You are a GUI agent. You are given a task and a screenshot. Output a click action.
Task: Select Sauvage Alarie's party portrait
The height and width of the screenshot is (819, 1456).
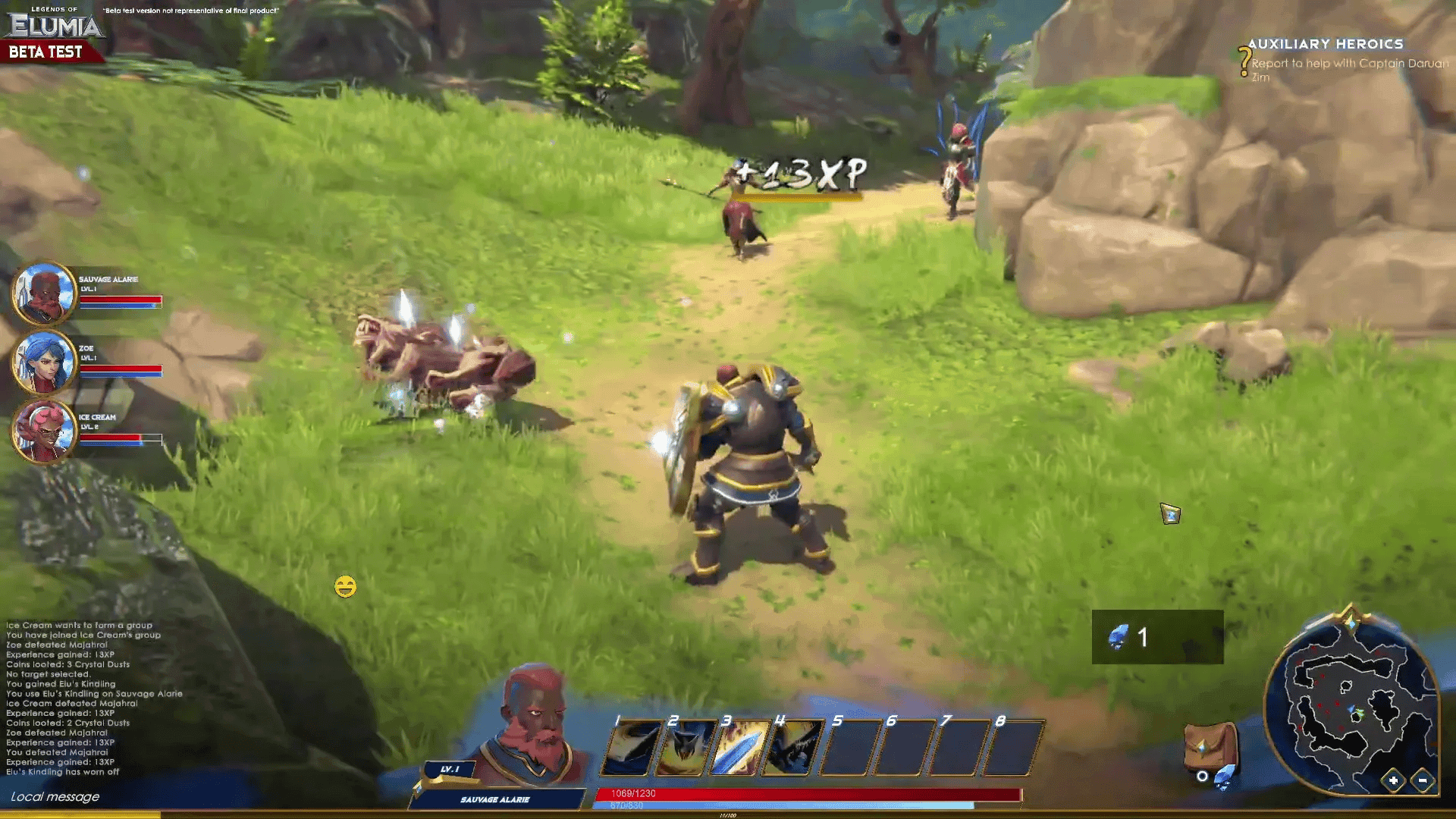coord(44,294)
